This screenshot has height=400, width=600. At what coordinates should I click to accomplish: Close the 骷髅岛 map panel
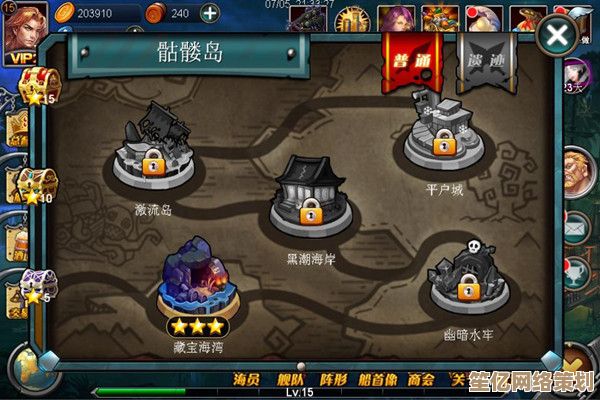click(x=555, y=38)
